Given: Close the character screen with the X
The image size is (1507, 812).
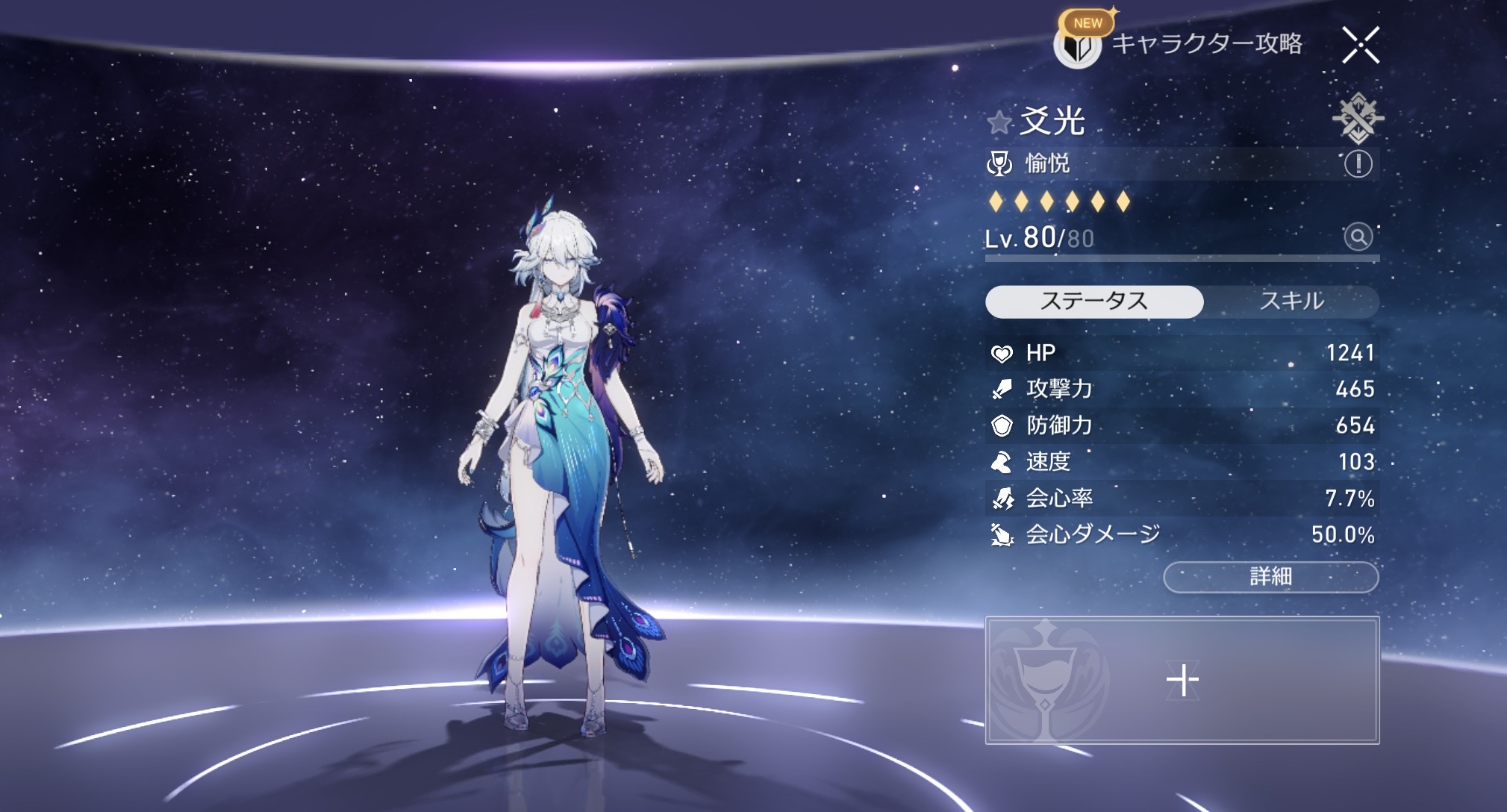Looking at the screenshot, I should pyautogui.click(x=1361, y=45).
